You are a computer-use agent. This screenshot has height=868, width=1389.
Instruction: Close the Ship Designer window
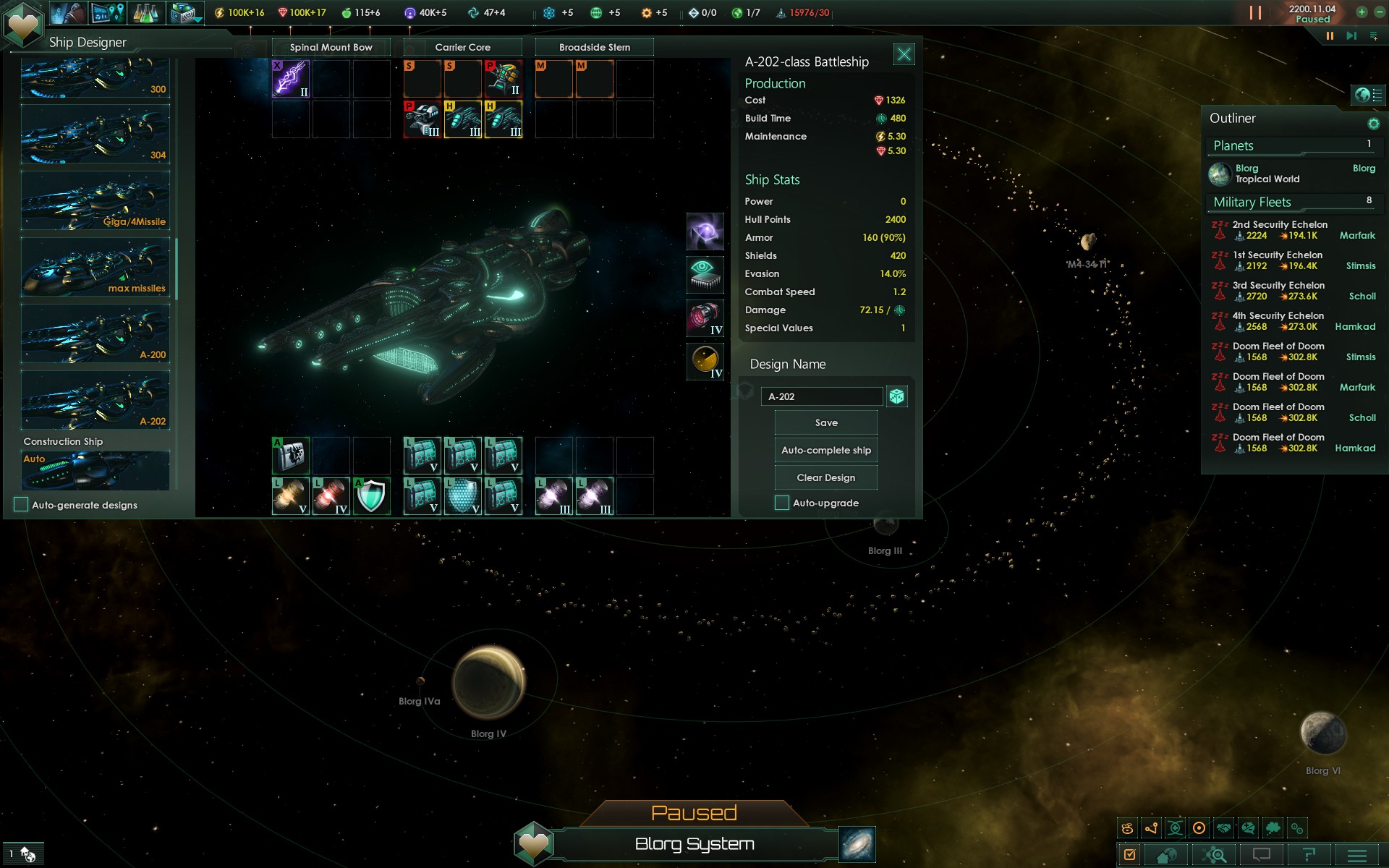[904, 55]
